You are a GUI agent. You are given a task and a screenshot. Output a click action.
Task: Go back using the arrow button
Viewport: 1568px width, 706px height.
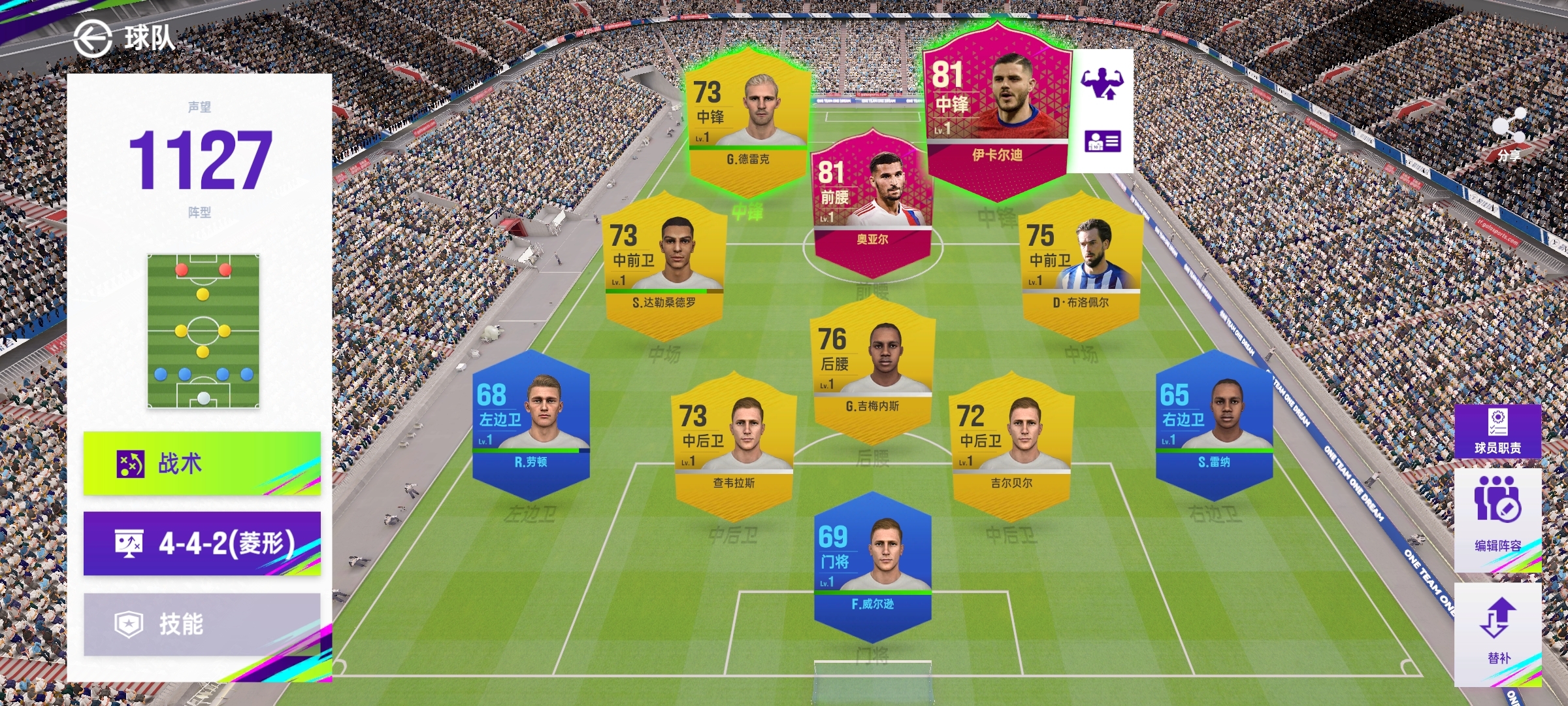tap(93, 39)
